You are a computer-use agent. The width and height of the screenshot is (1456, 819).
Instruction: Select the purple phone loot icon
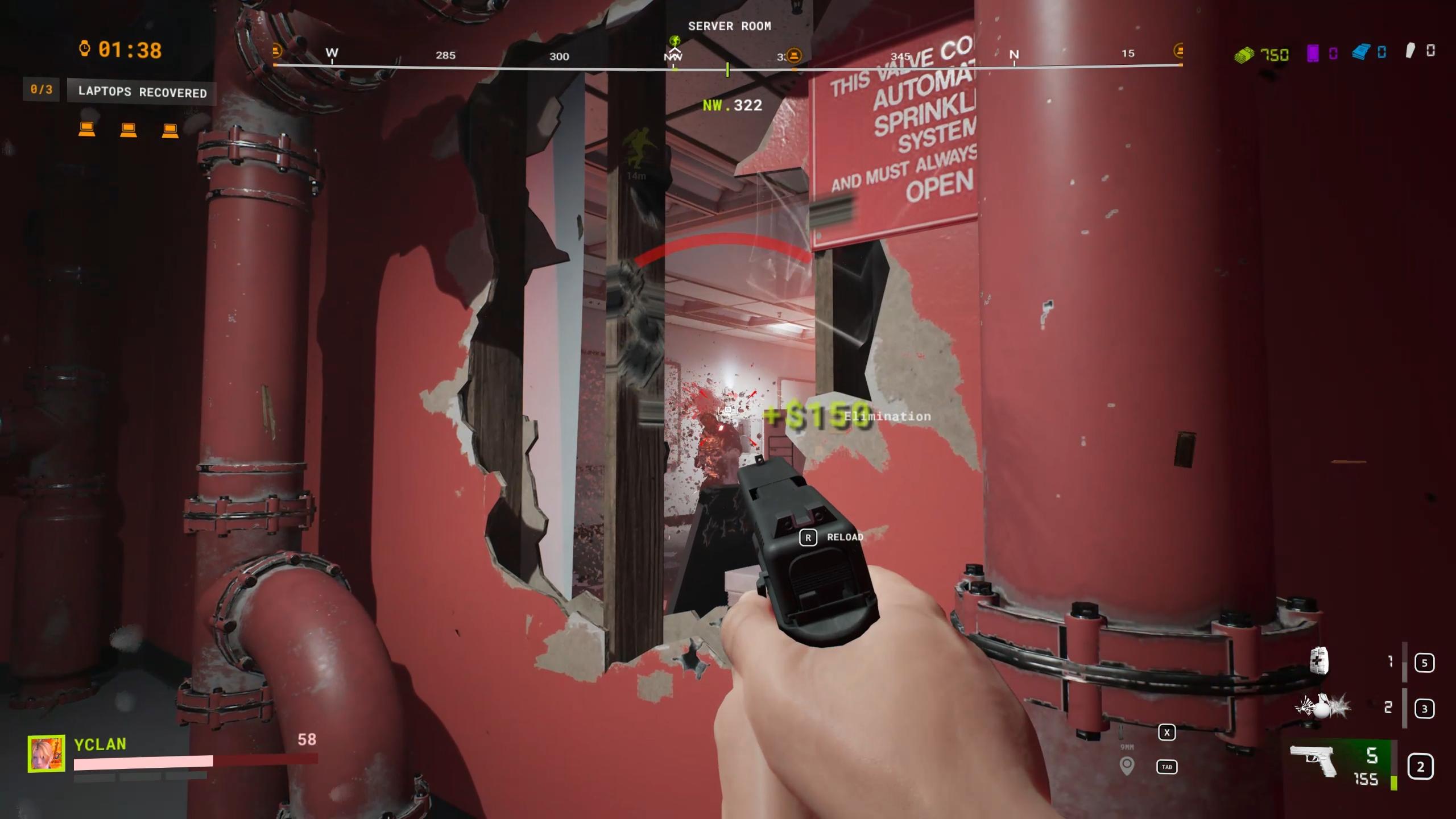(x=1313, y=54)
